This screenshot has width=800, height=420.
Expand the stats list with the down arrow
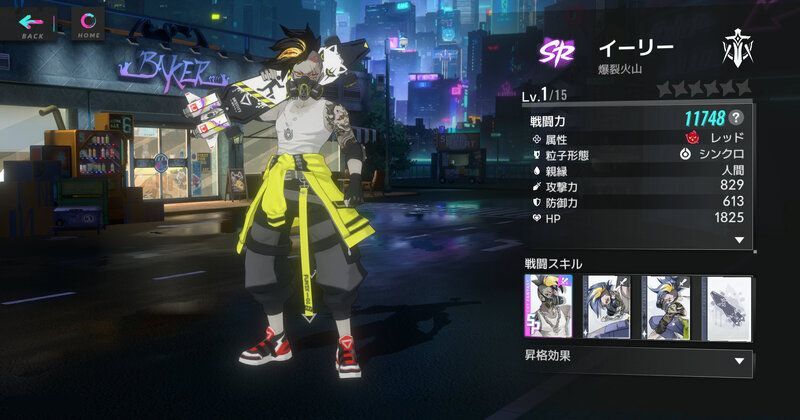[x=739, y=240]
